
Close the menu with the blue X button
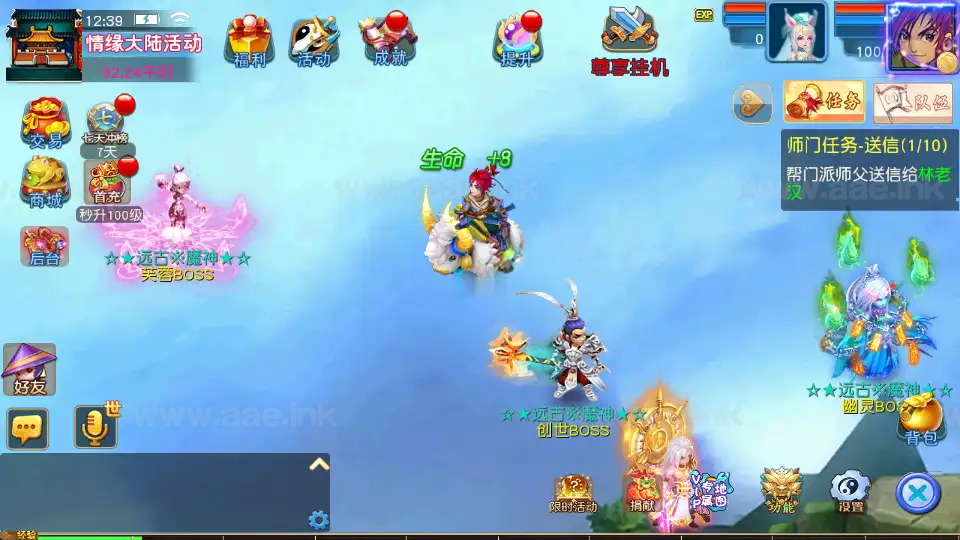click(x=918, y=491)
